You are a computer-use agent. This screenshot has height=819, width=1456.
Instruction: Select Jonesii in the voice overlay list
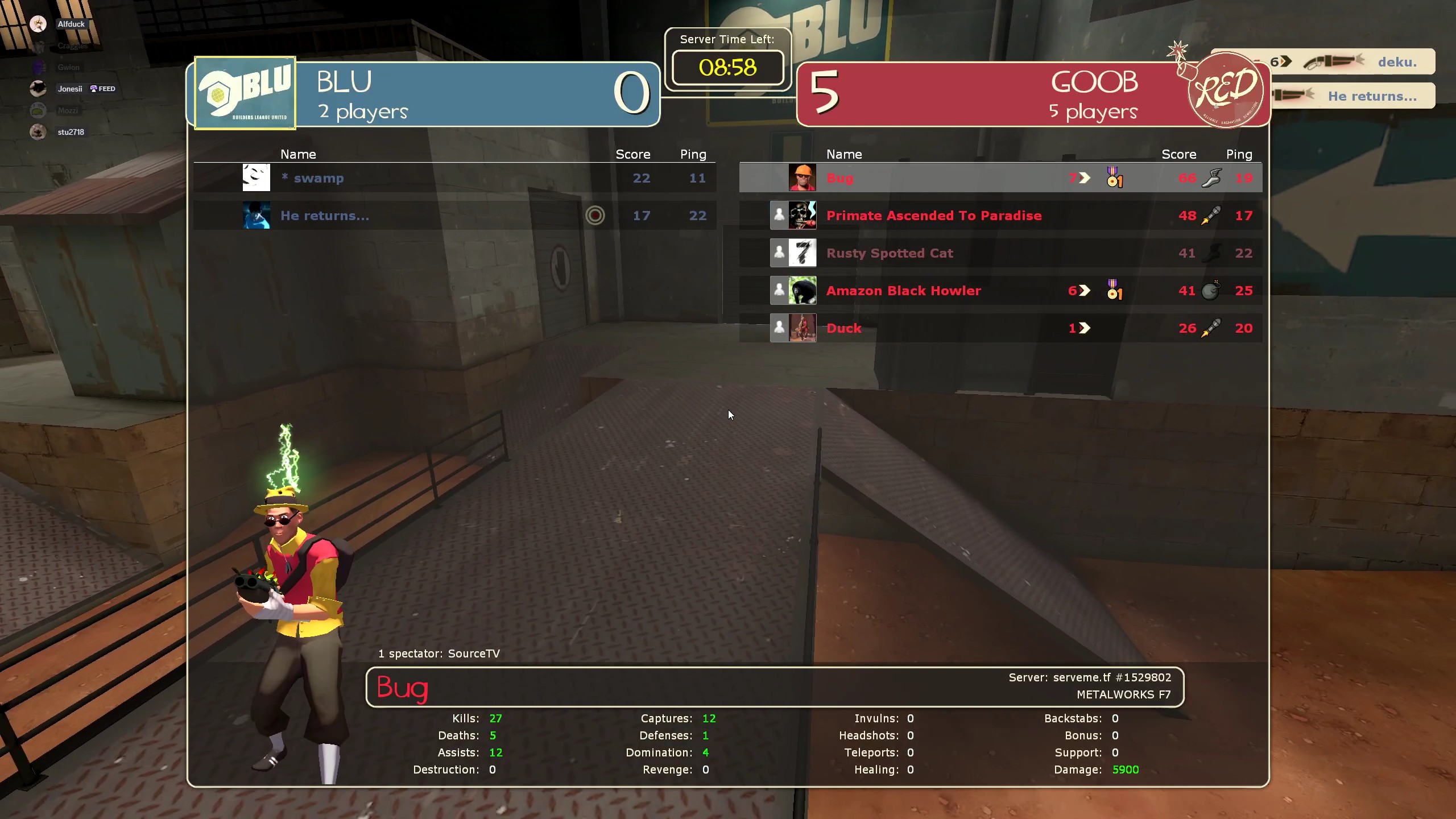69,89
